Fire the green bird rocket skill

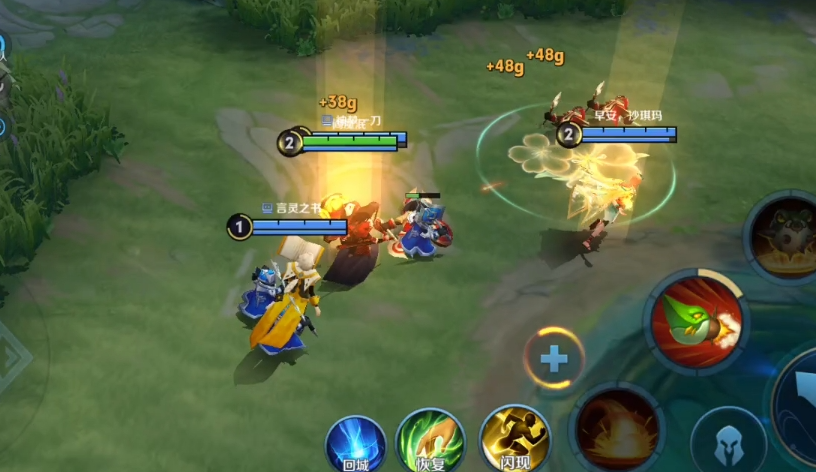[695, 322]
